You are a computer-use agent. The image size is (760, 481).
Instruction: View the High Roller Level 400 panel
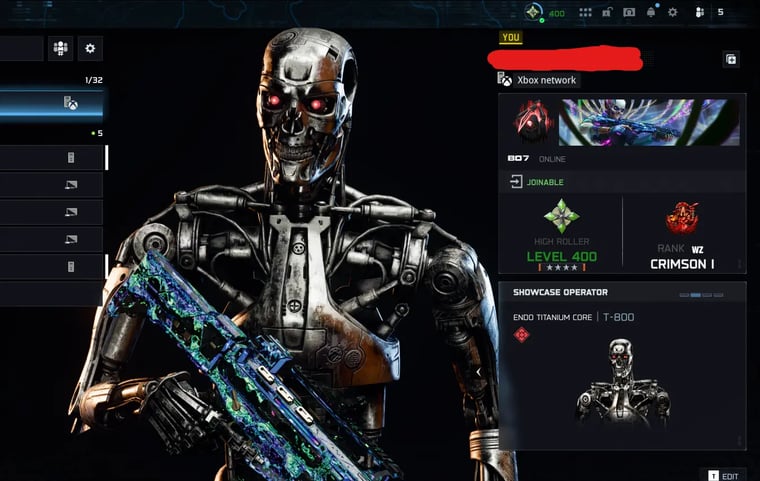tap(561, 235)
